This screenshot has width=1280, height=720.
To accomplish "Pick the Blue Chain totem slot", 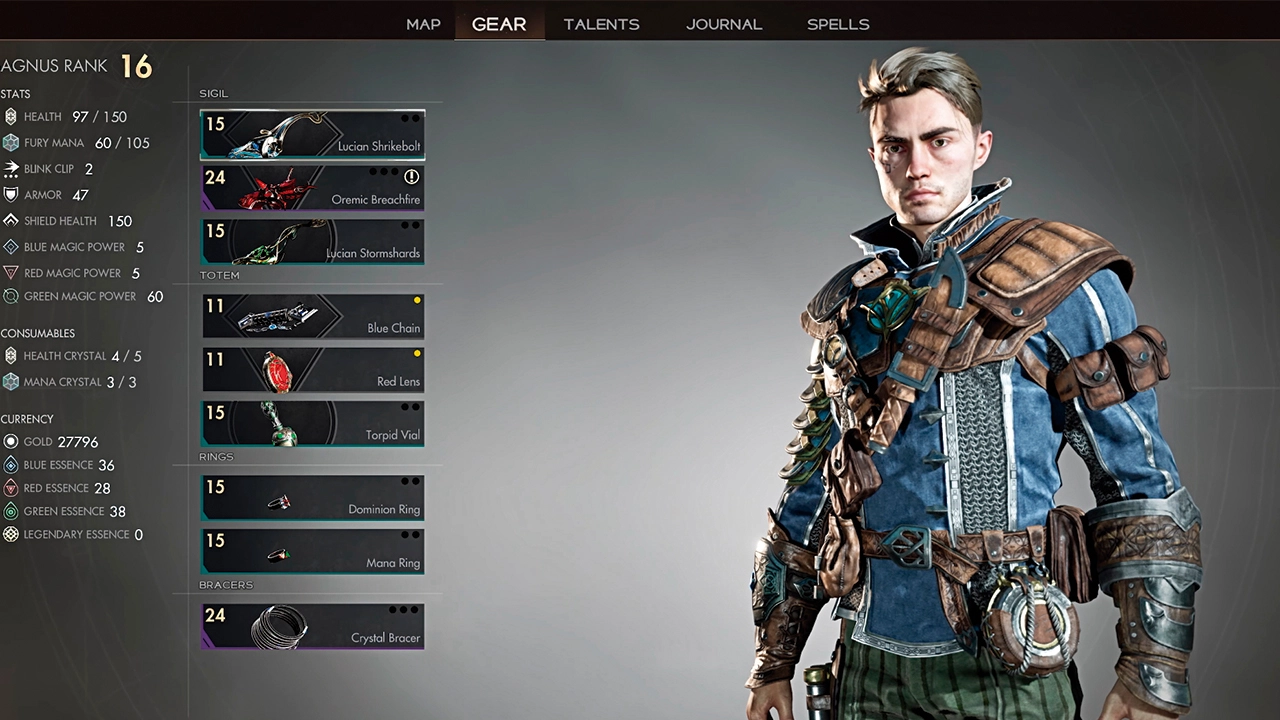I will [x=312, y=316].
